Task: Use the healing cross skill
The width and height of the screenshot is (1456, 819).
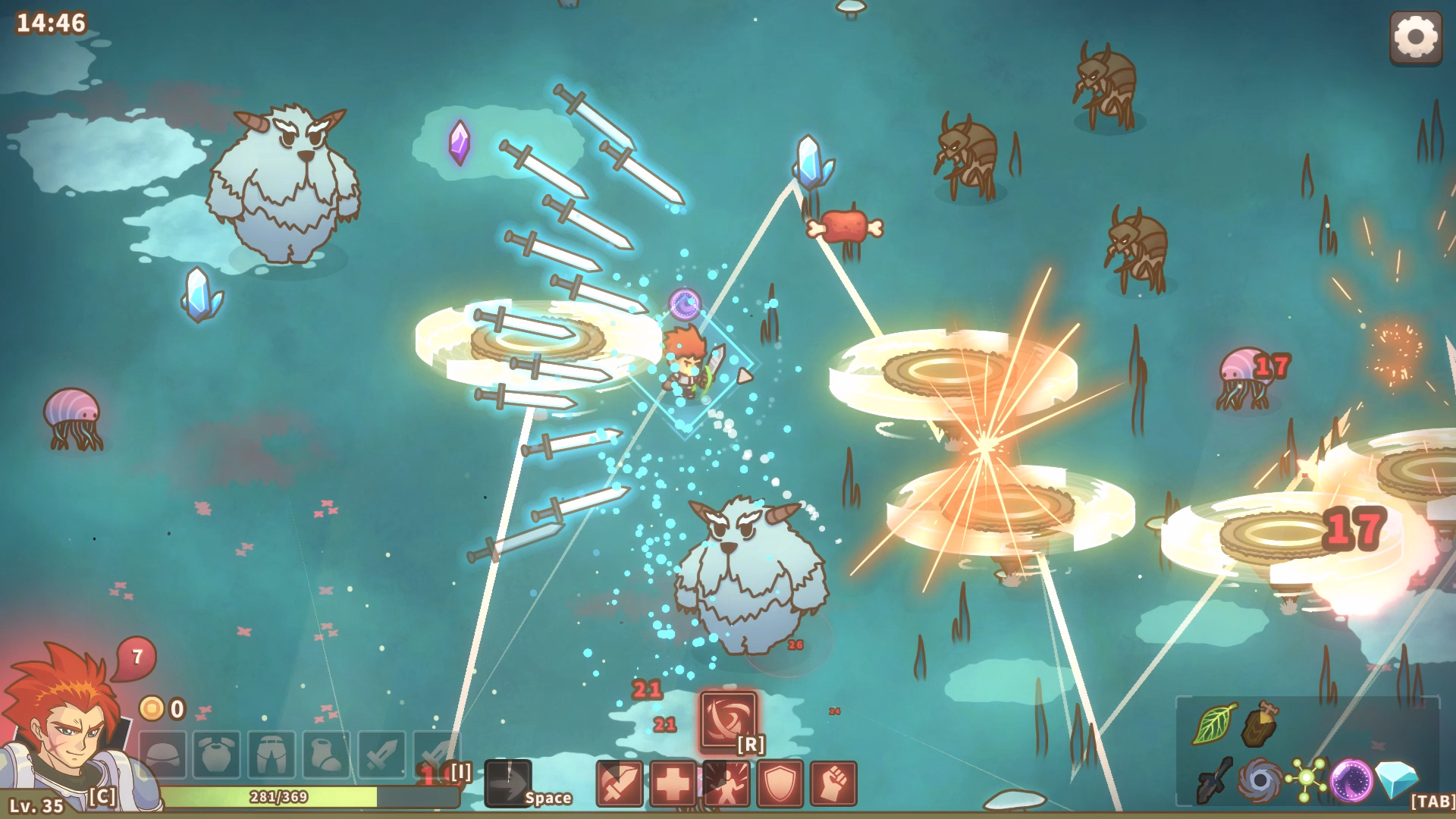Action: [x=673, y=783]
